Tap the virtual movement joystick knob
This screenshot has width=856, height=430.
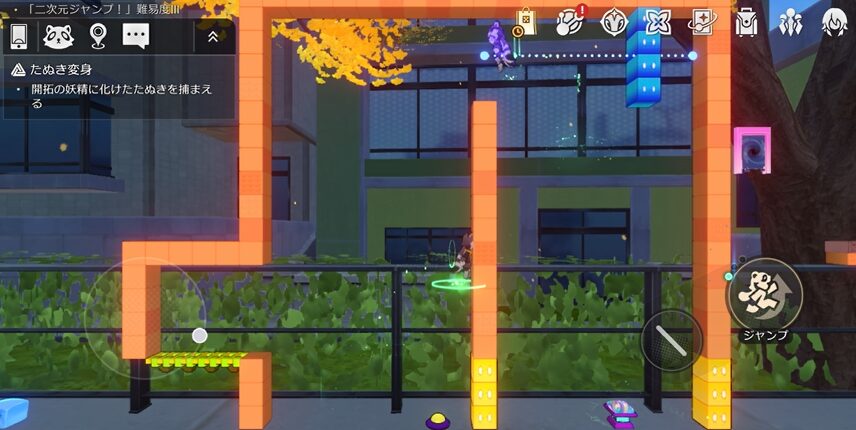(x=200, y=335)
